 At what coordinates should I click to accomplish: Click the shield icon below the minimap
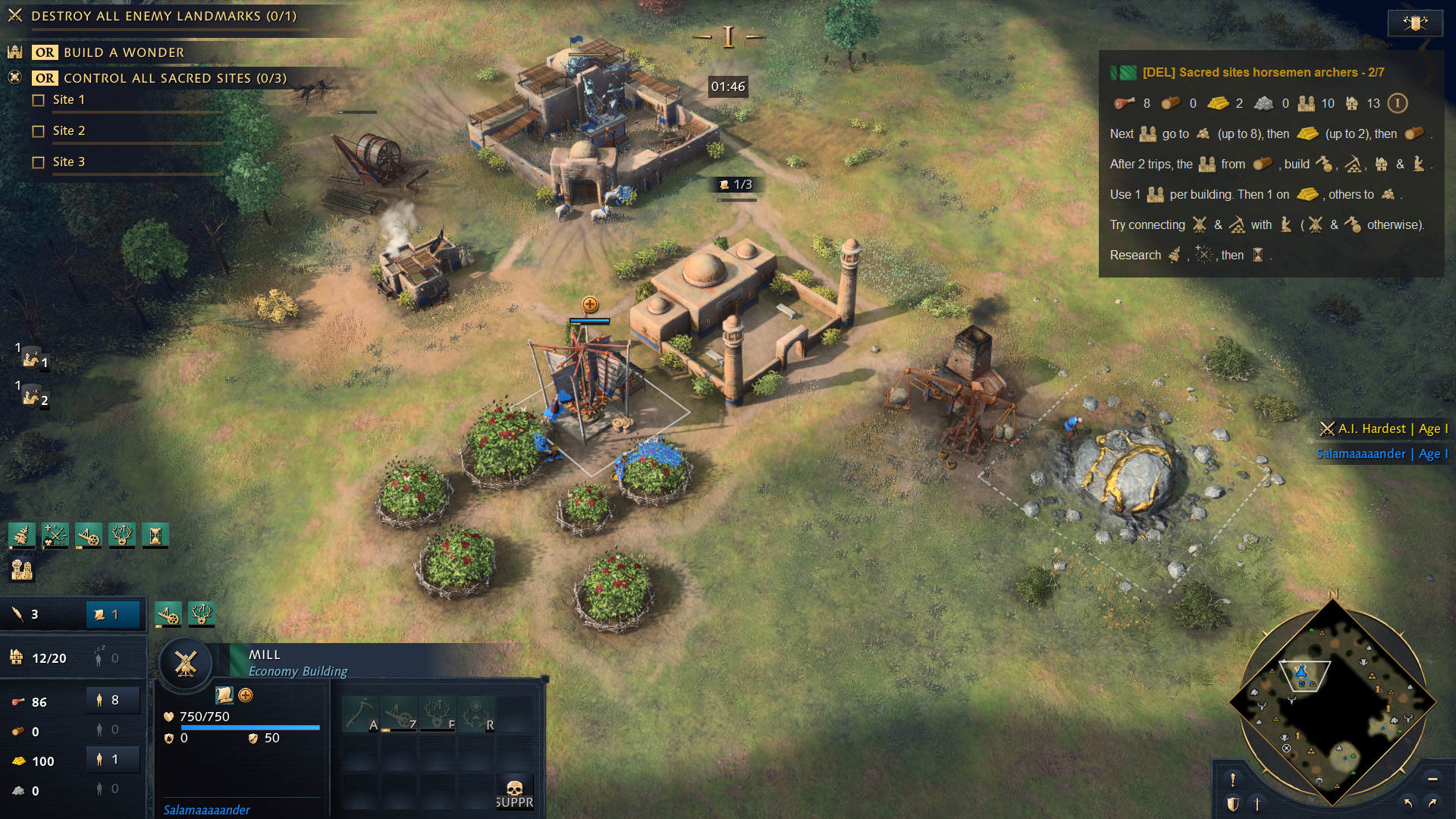point(1233,804)
